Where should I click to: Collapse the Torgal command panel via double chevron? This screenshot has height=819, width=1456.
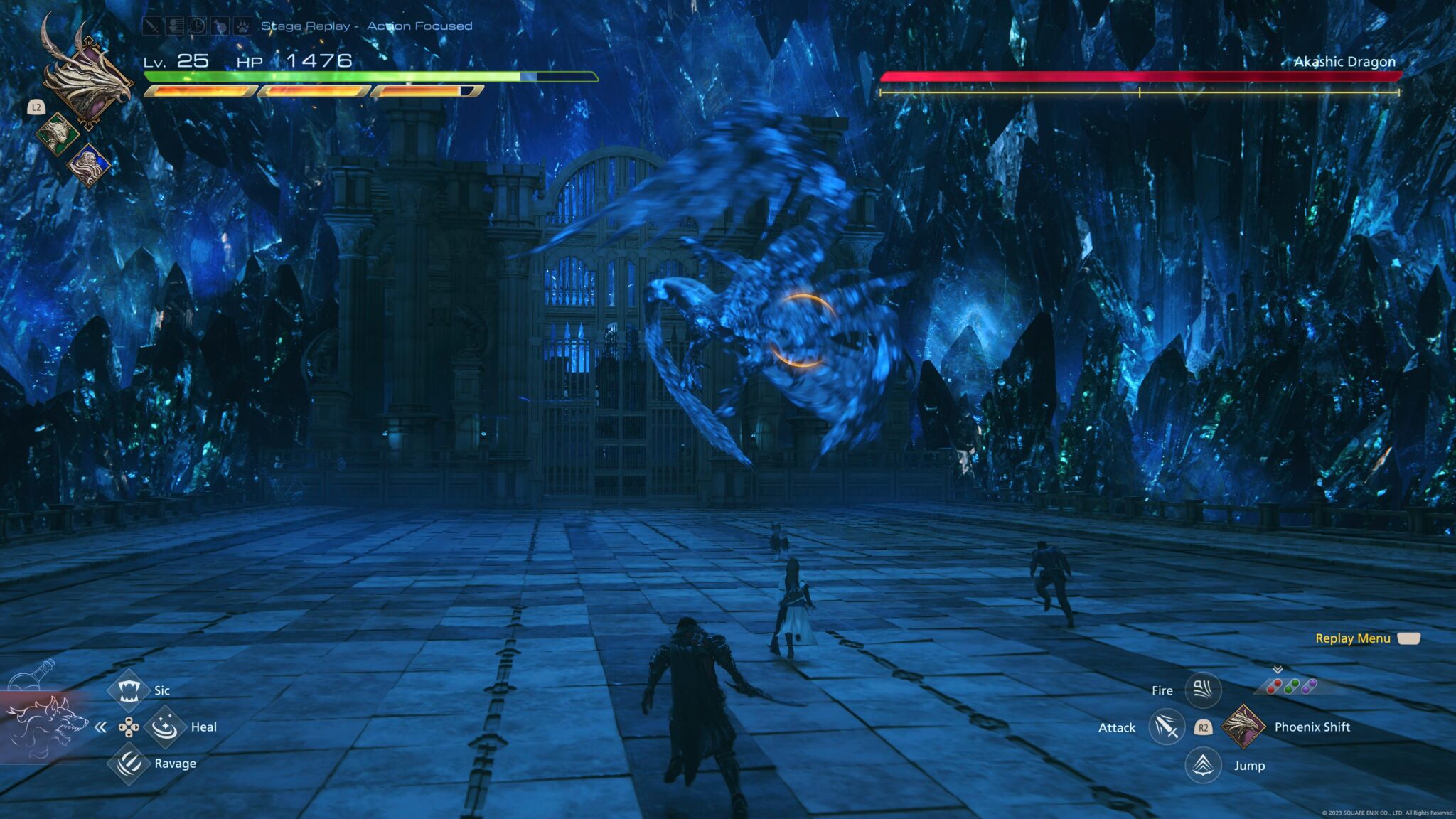tap(100, 727)
